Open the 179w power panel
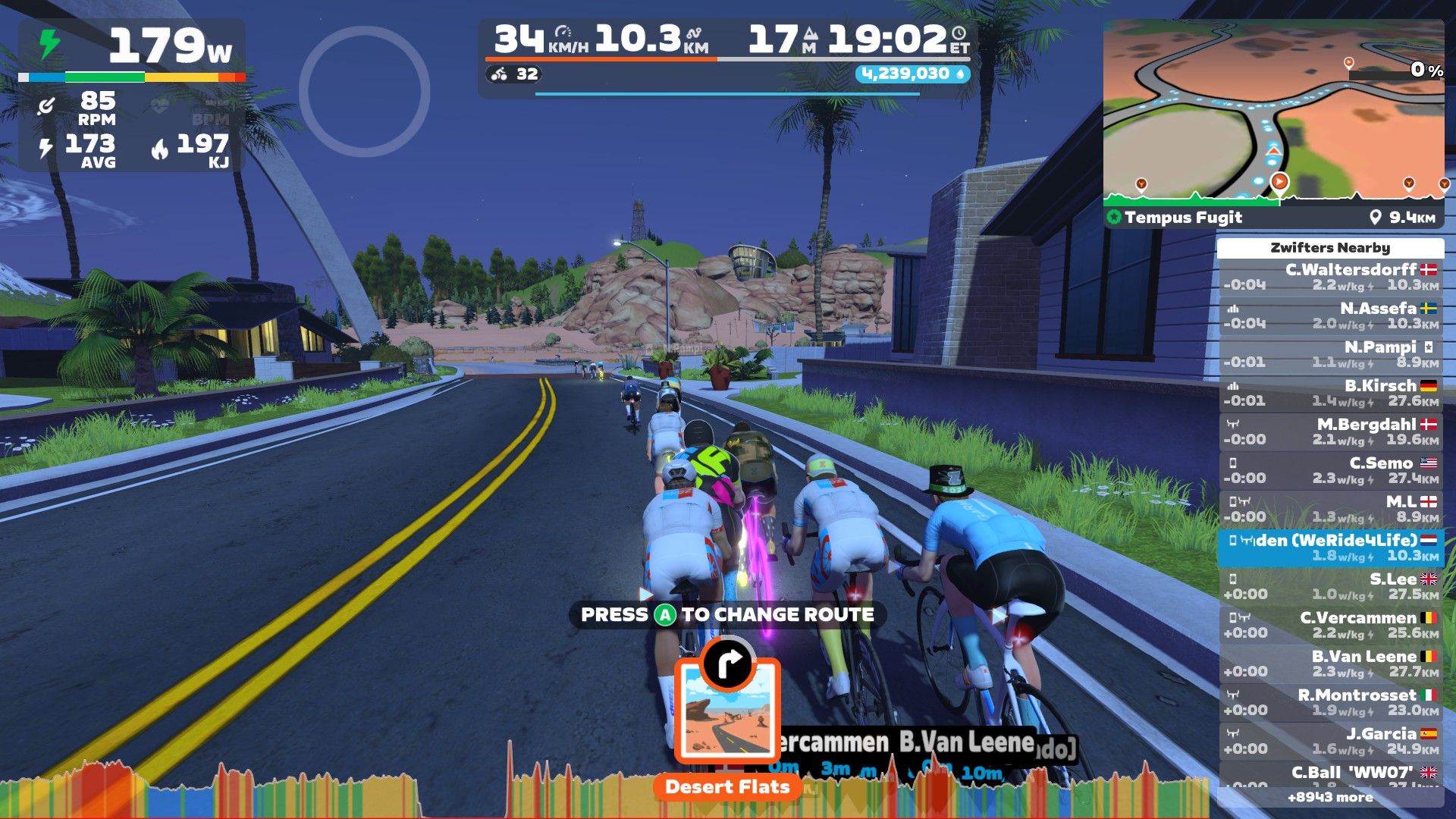 click(x=132, y=47)
